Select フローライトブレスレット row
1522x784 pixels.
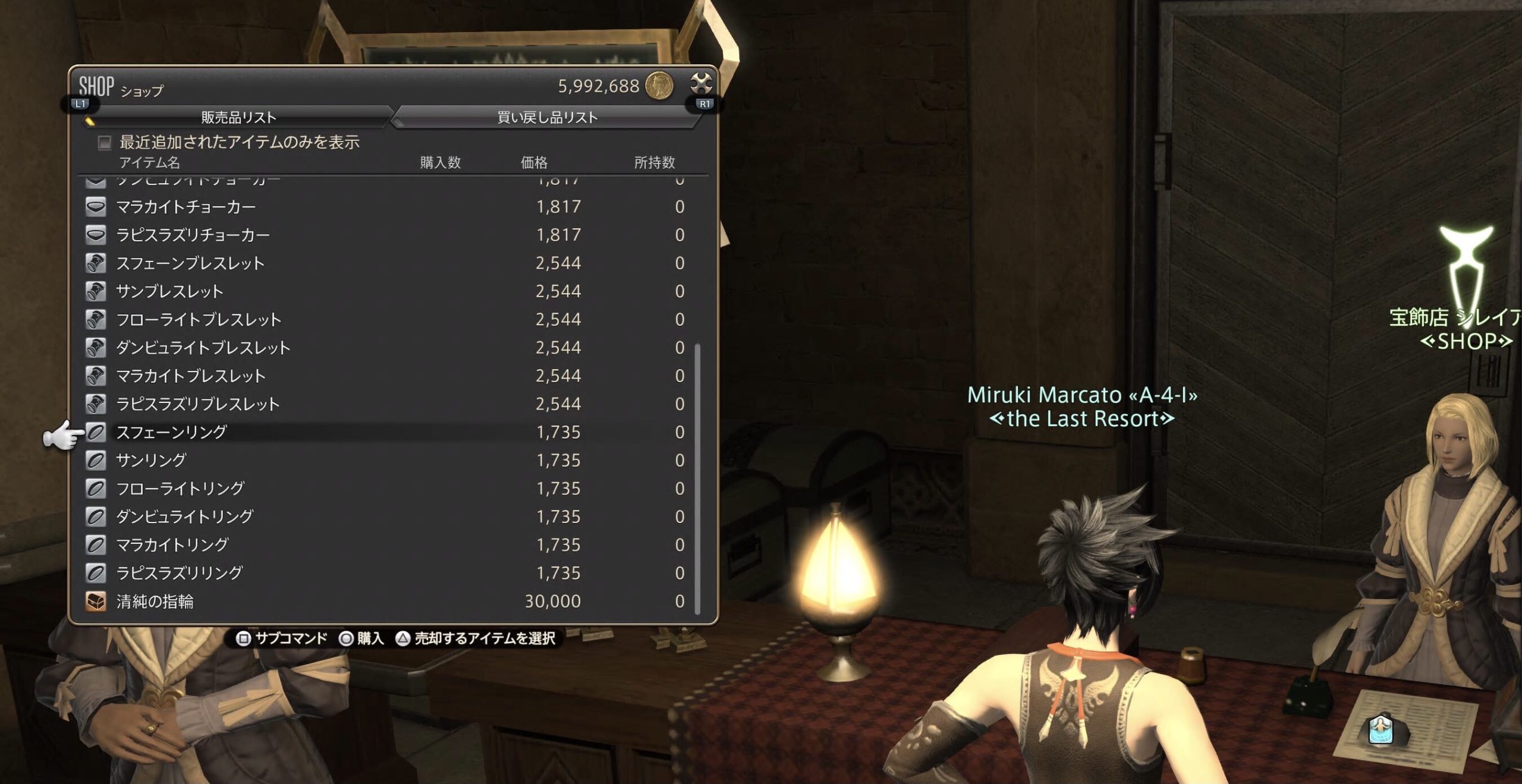tap(199, 320)
